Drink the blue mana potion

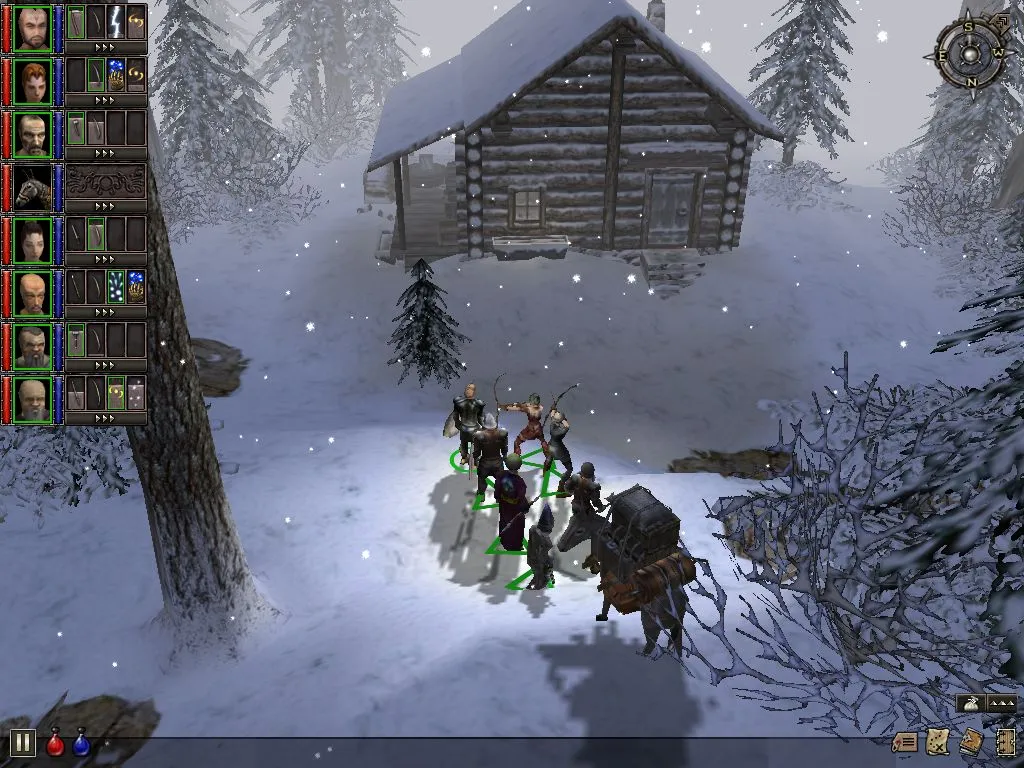coord(81,743)
